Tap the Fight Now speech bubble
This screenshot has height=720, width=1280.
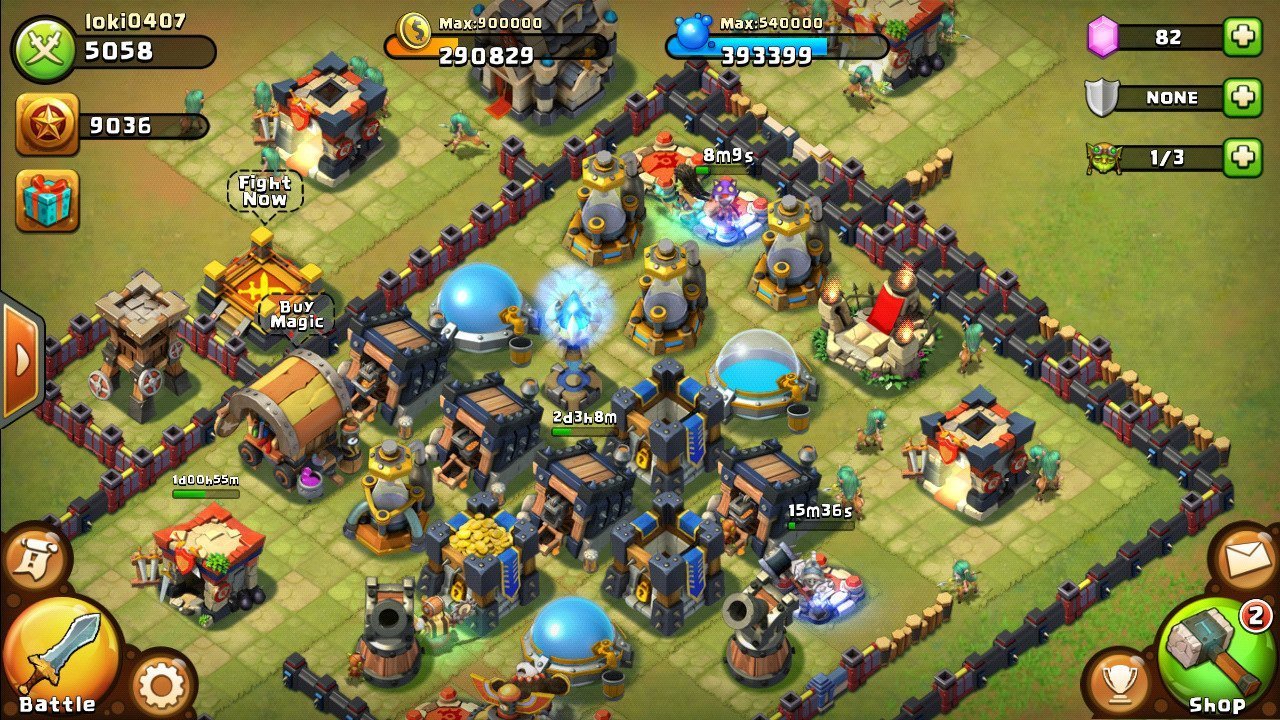coord(265,192)
